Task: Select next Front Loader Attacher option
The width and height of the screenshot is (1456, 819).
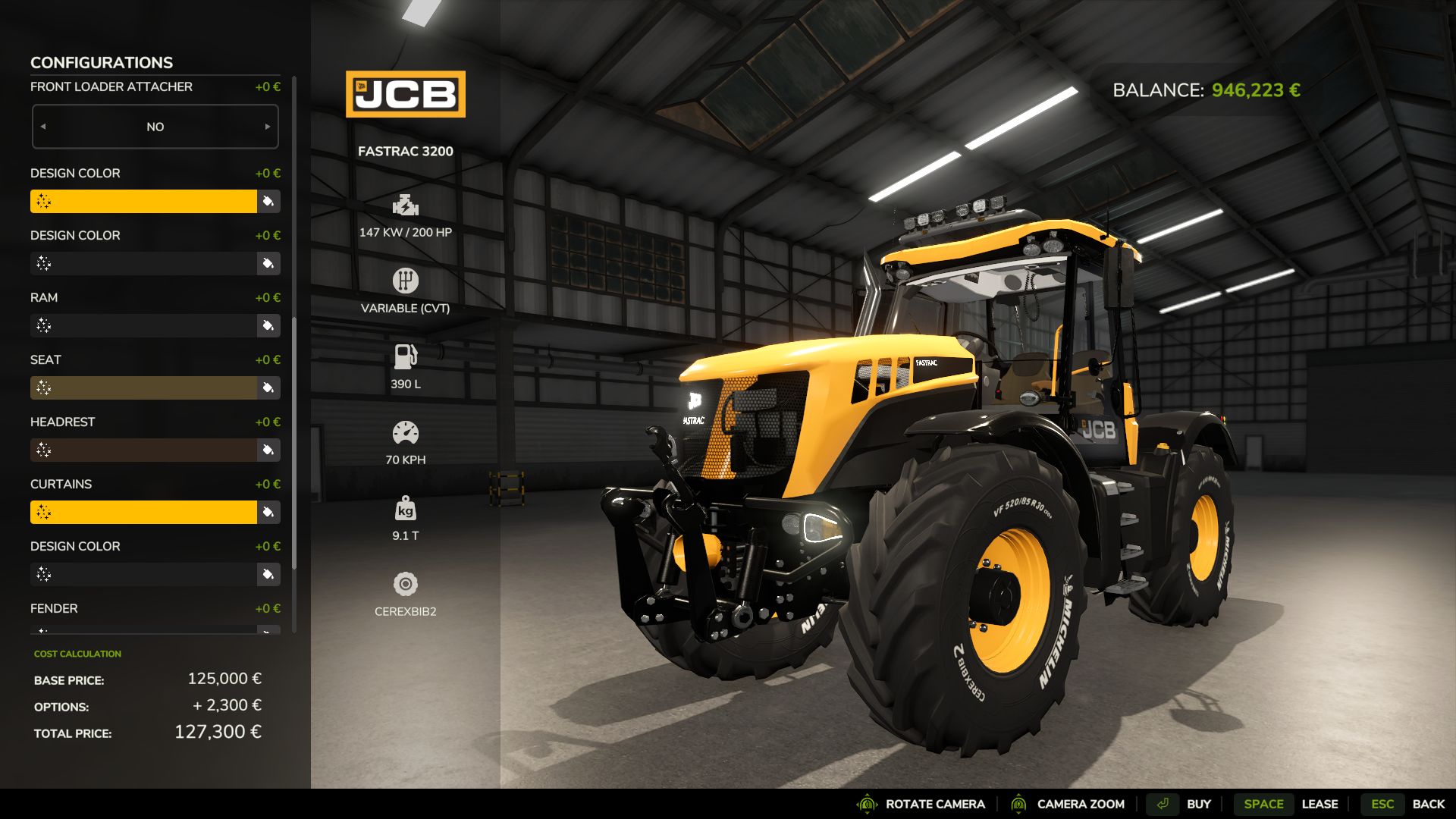Action: pos(268,127)
